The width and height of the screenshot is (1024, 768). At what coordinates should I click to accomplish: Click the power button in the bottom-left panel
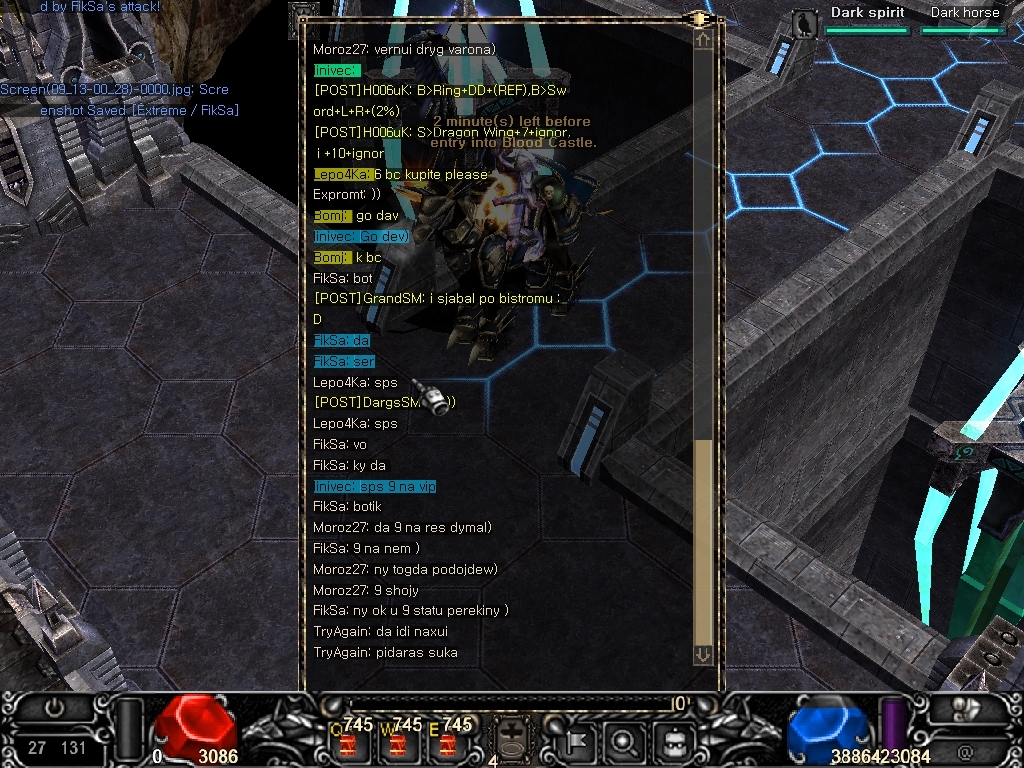click(x=54, y=708)
